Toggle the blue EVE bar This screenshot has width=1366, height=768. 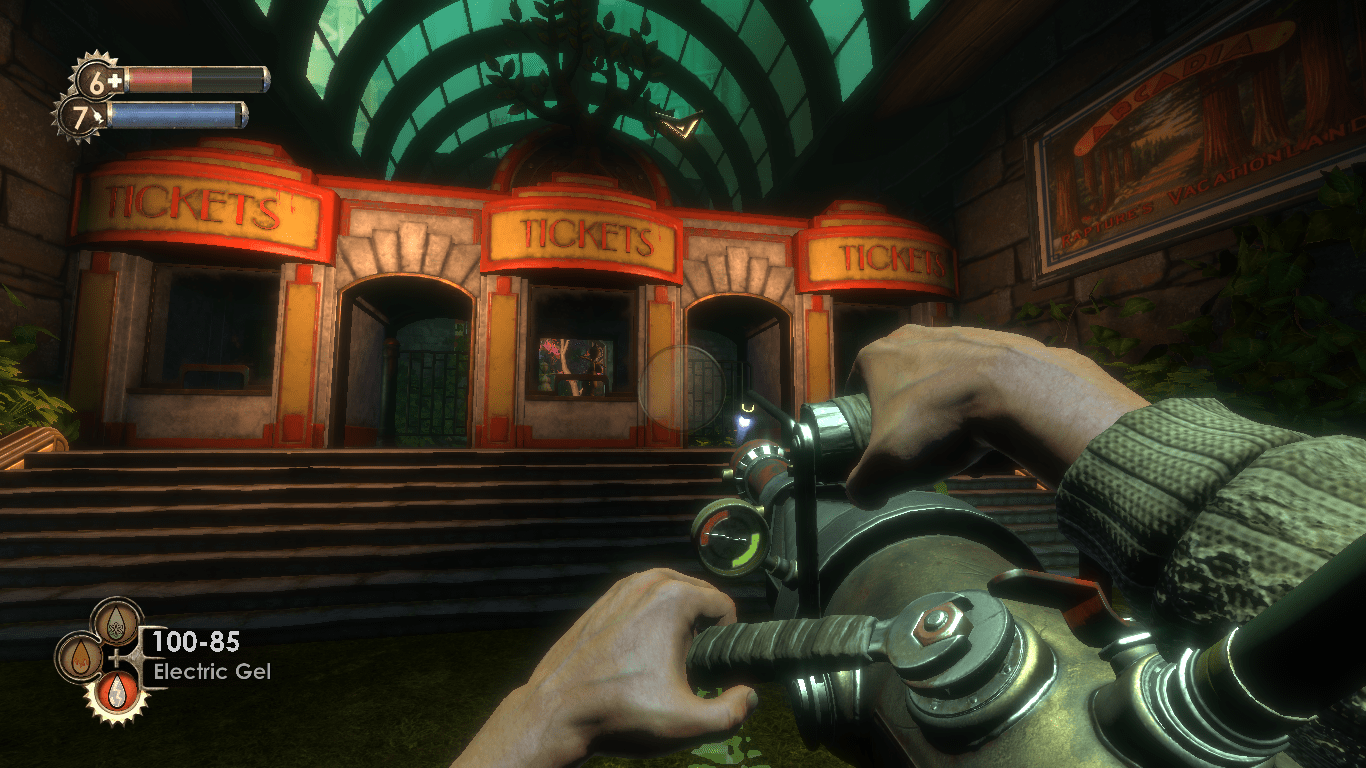click(170, 115)
